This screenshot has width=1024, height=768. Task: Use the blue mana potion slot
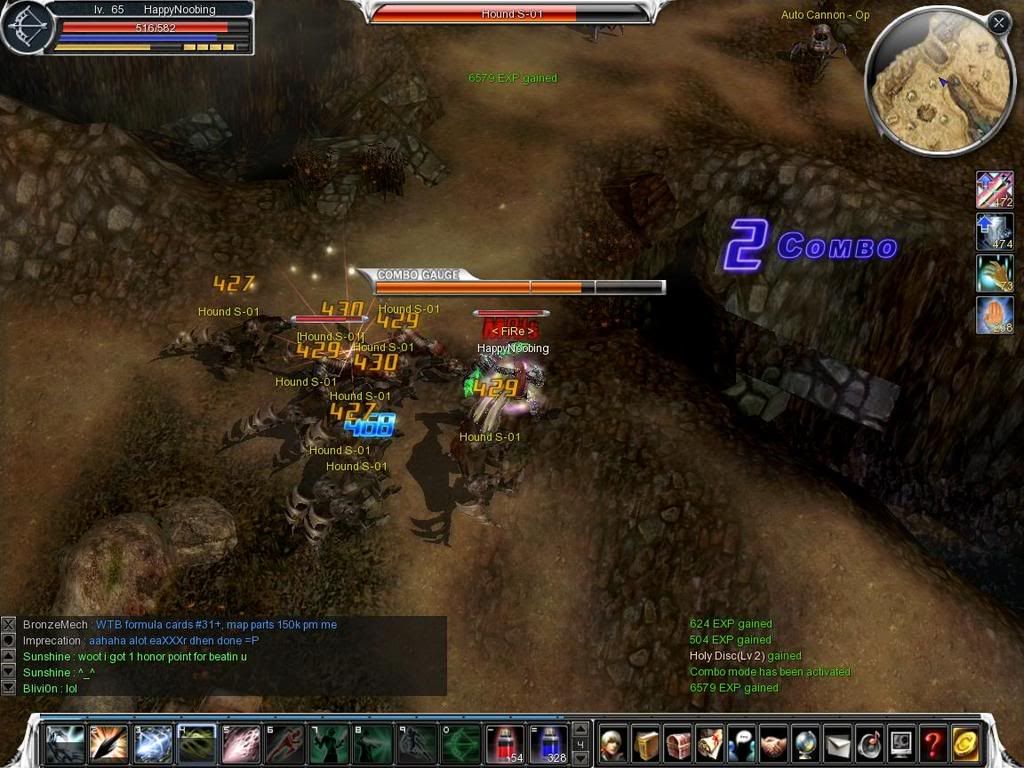(x=548, y=745)
